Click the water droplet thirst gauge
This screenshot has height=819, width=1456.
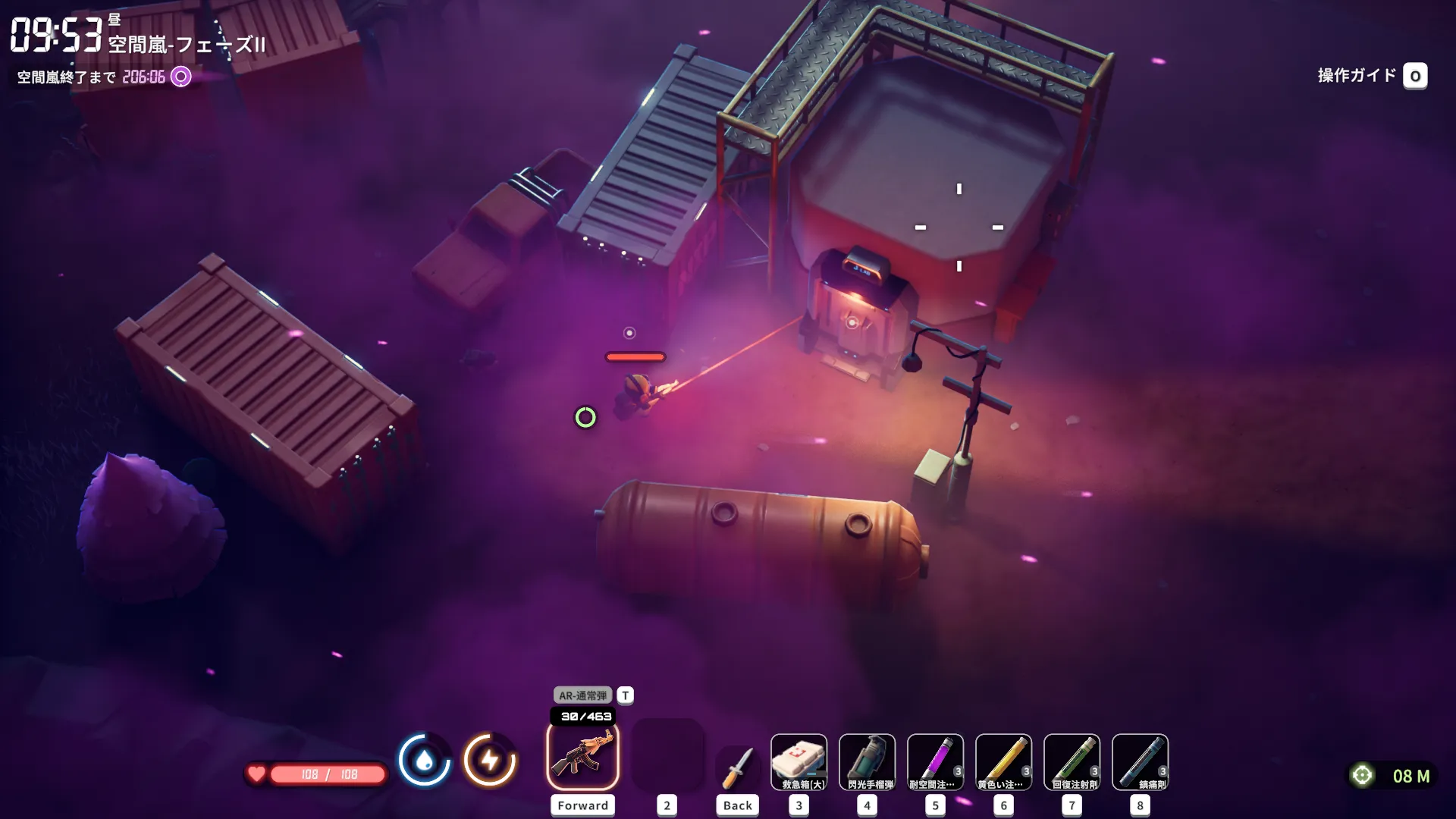click(424, 760)
